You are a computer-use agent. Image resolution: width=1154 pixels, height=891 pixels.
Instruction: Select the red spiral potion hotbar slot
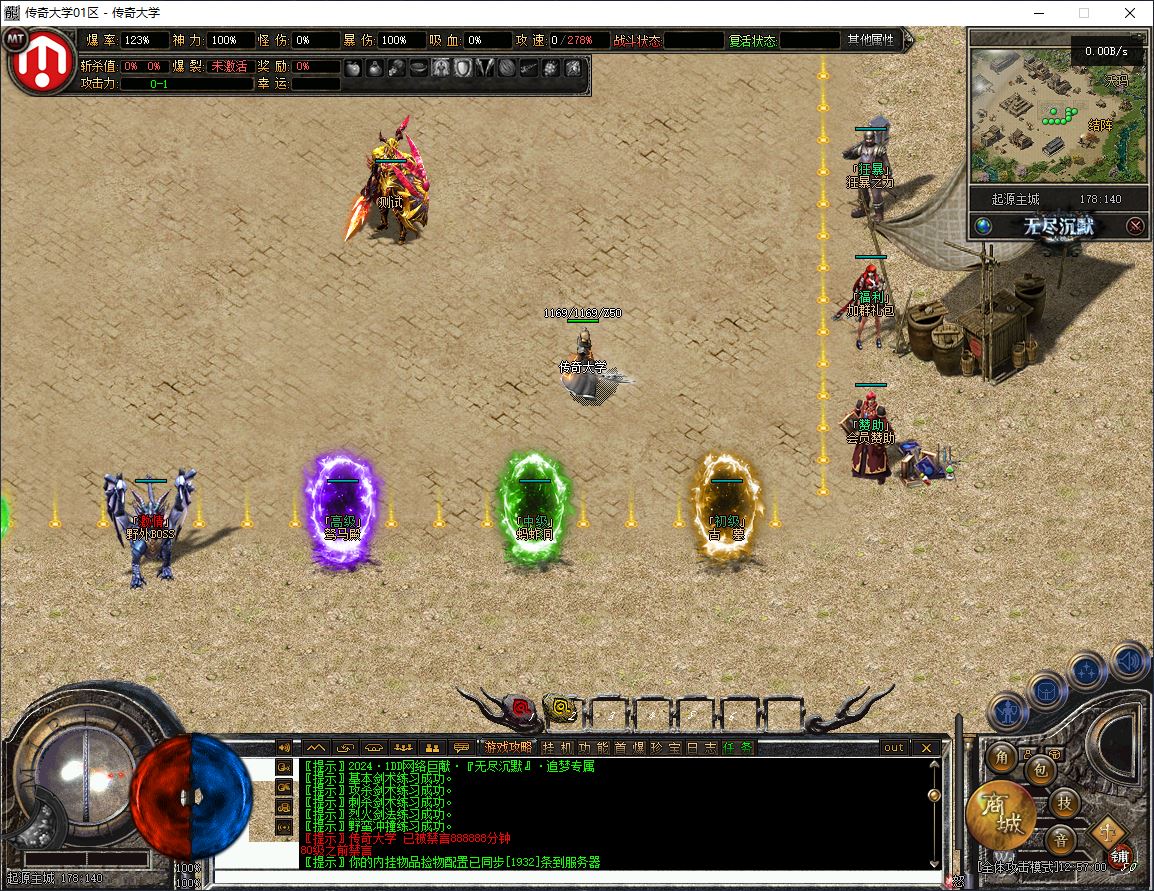521,709
